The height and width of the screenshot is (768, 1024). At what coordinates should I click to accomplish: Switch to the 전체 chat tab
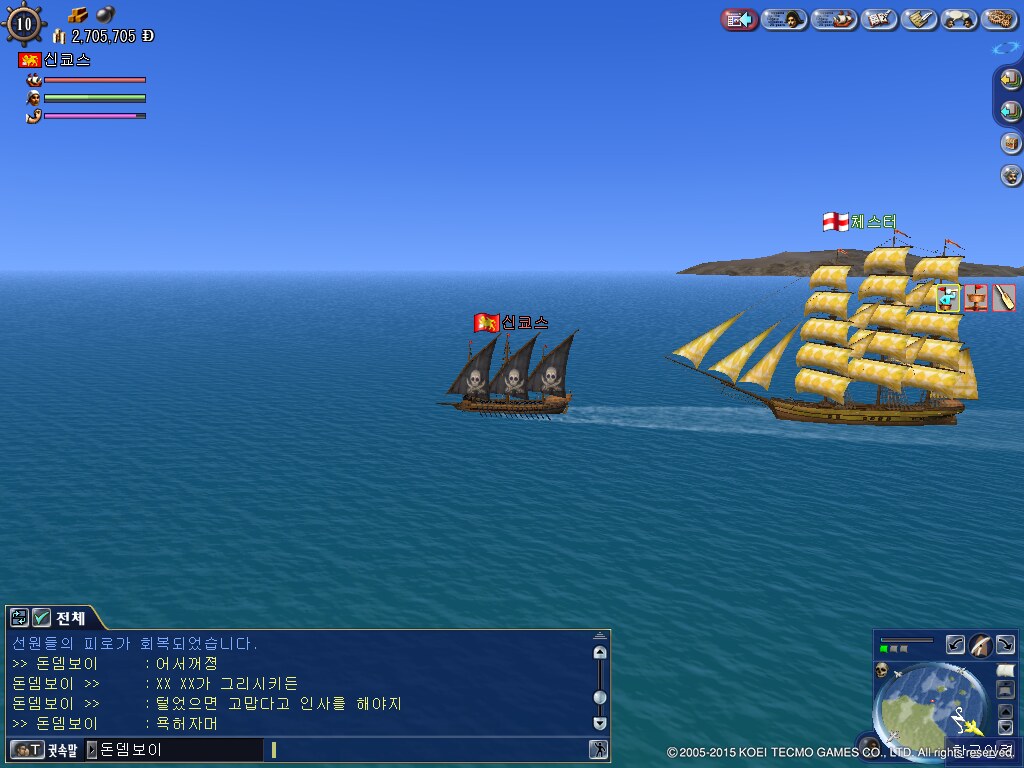point(70,618)
